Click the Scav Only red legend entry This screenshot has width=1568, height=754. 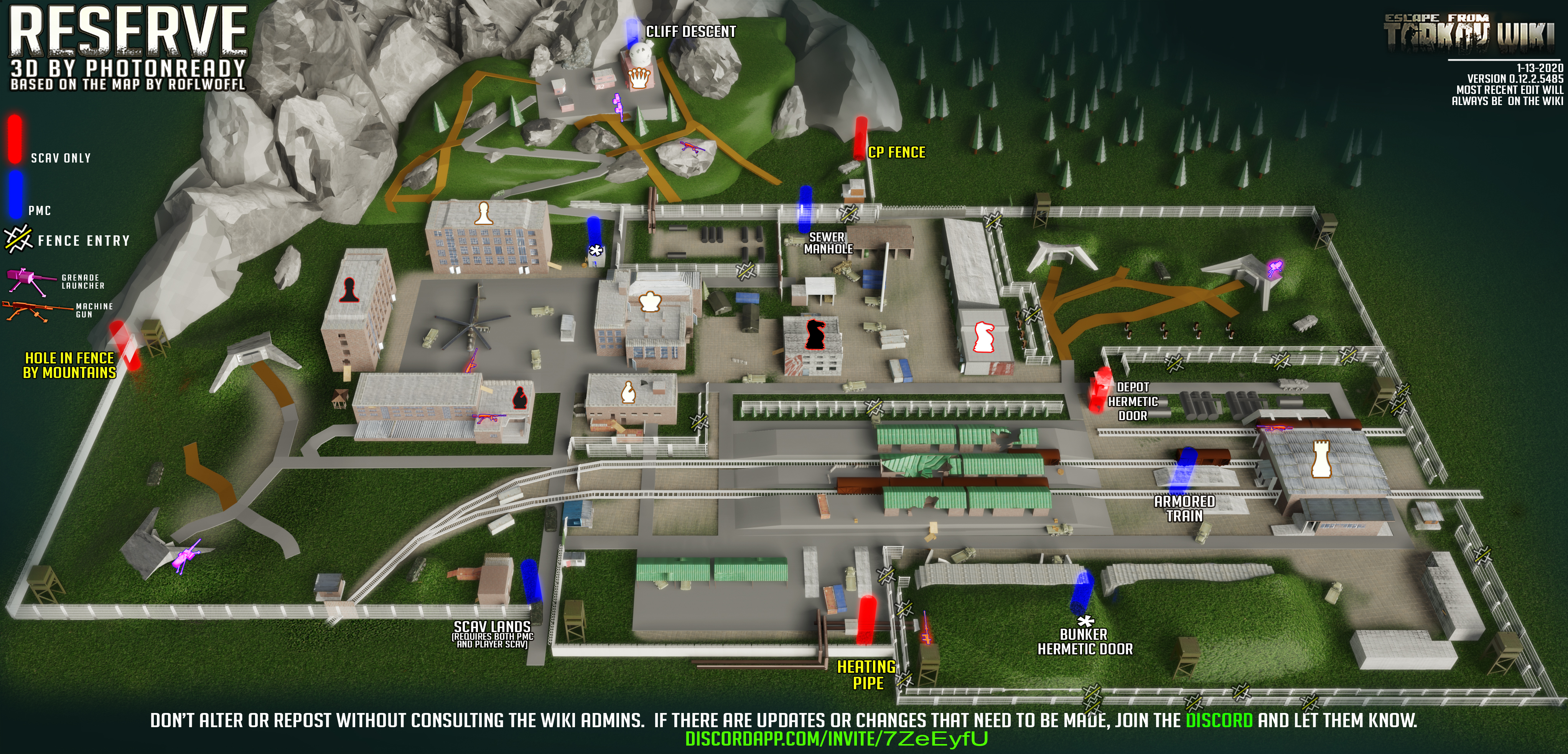(x=60, y=158)
